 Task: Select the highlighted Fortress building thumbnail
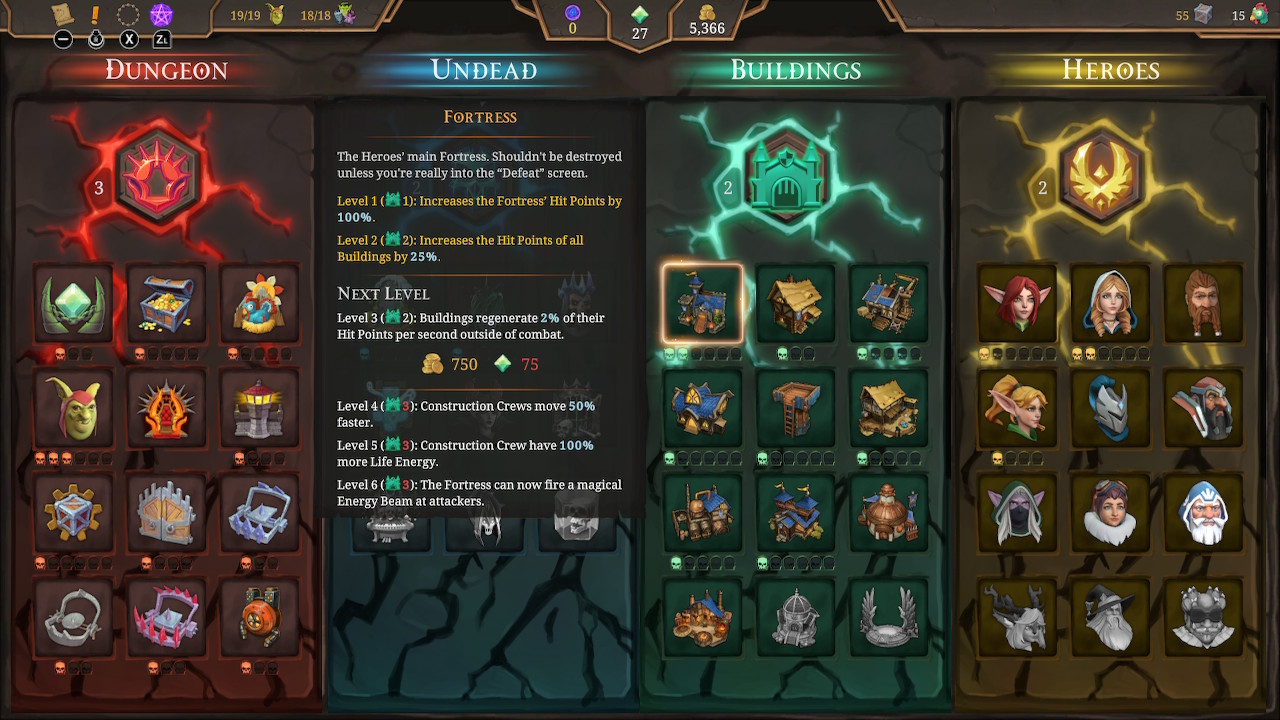[x=702, y=303]
